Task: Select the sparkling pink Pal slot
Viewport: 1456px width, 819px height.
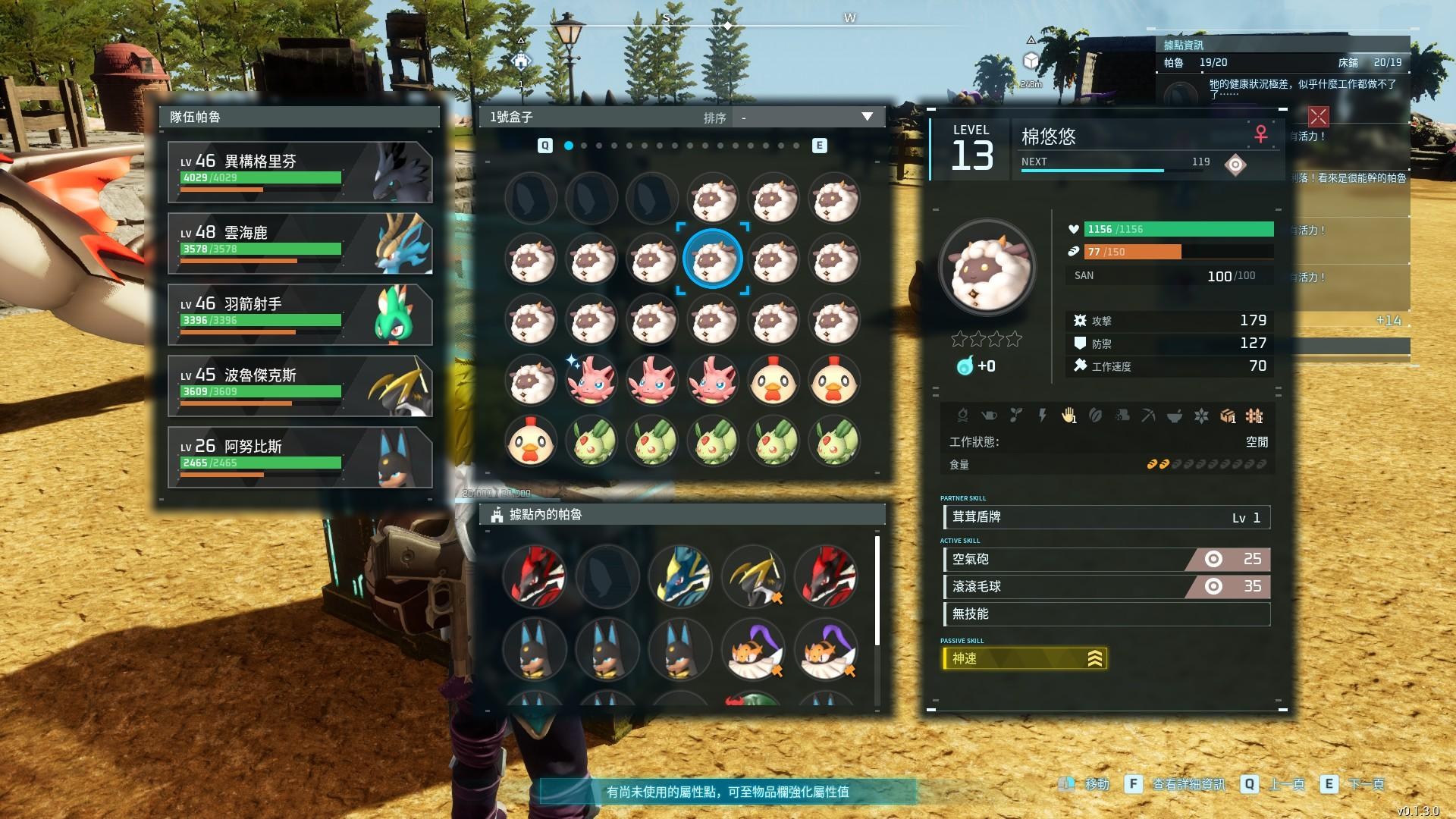Action: [x=591, y=381]
